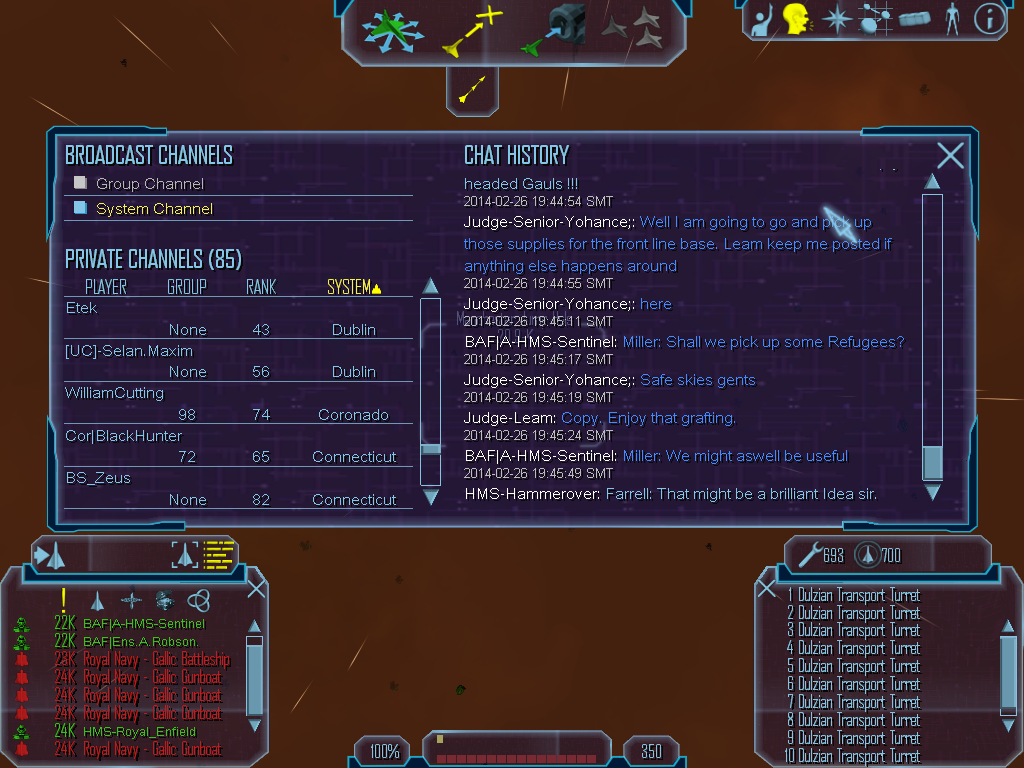The width and height of the screenshot is (1024, 768).
Task: Enable the Group Channel checkbox
Action: coord(81,183)
